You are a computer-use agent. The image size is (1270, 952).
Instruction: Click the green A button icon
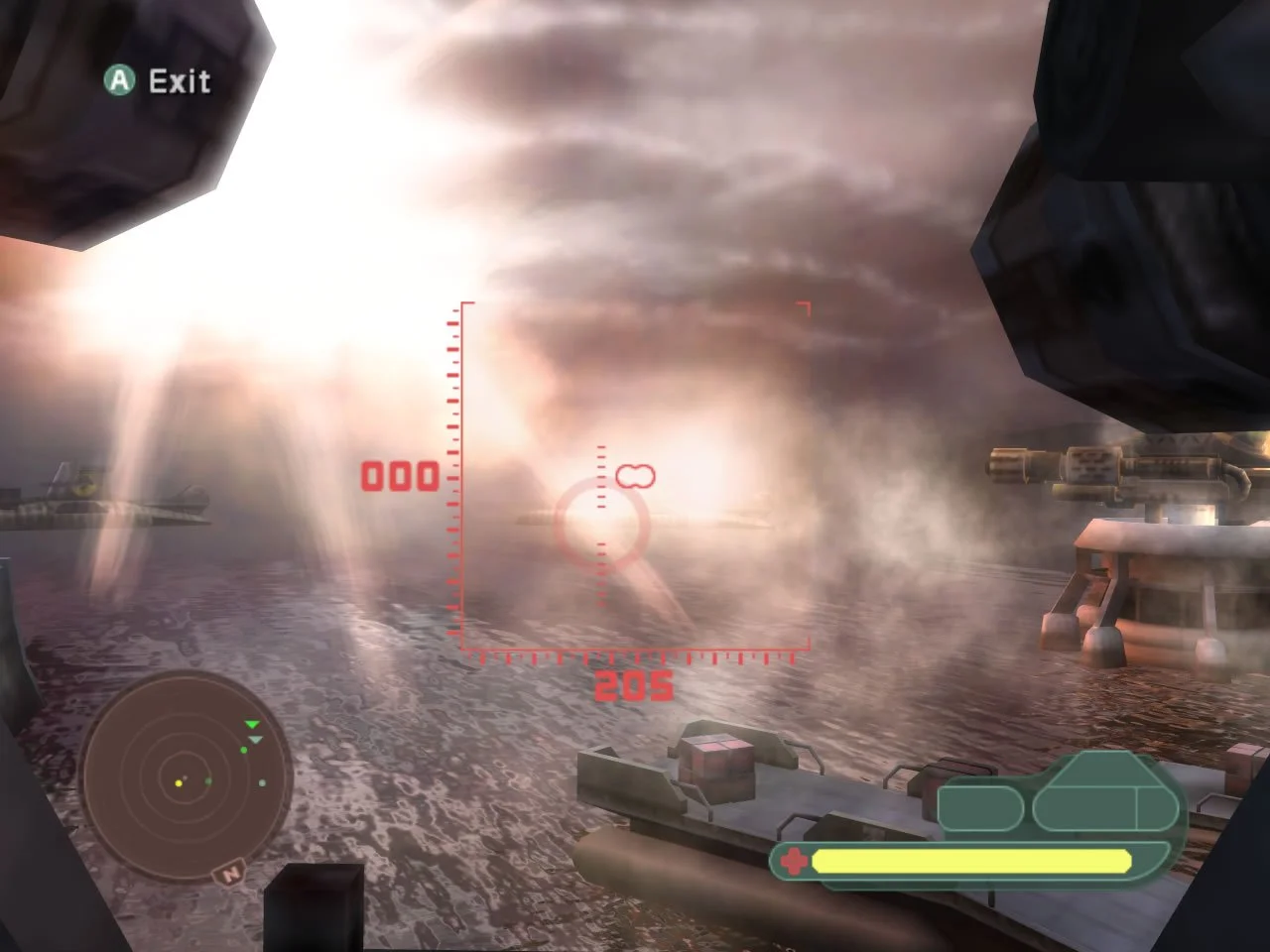121,81
